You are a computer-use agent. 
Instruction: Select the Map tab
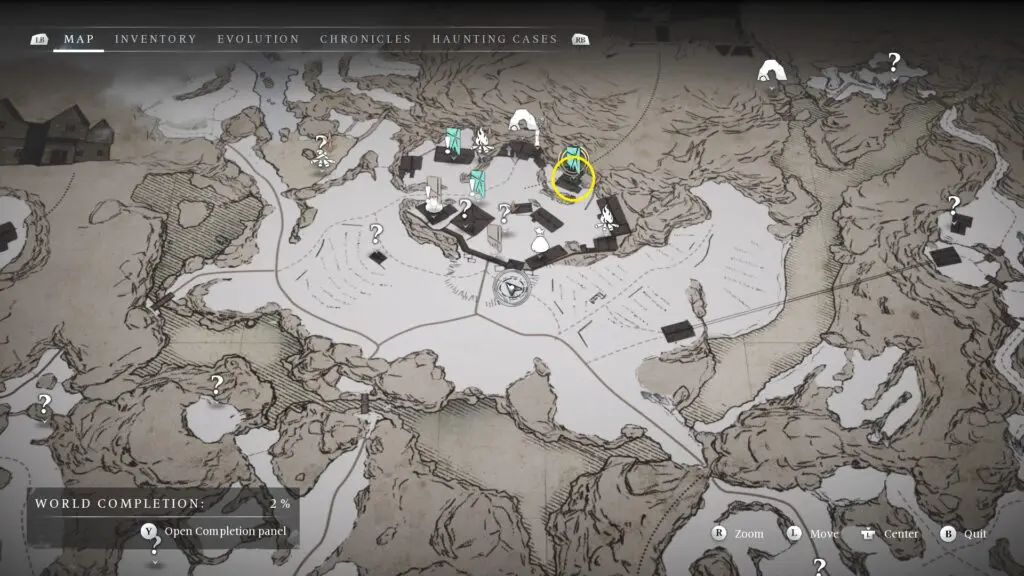(79, 39)
